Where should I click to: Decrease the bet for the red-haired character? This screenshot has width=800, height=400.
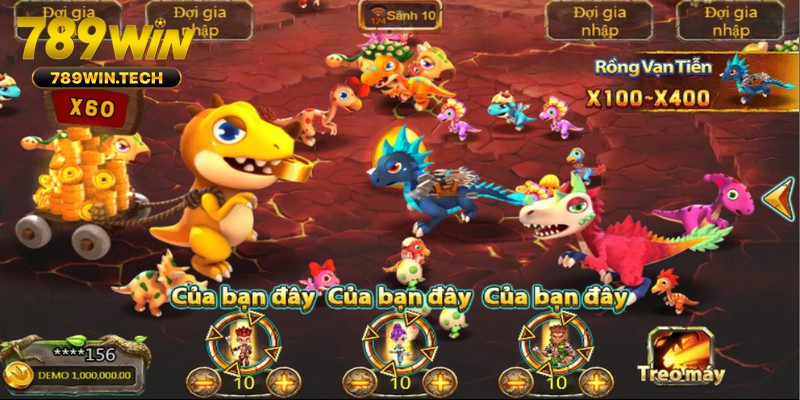tap(204, 381)
